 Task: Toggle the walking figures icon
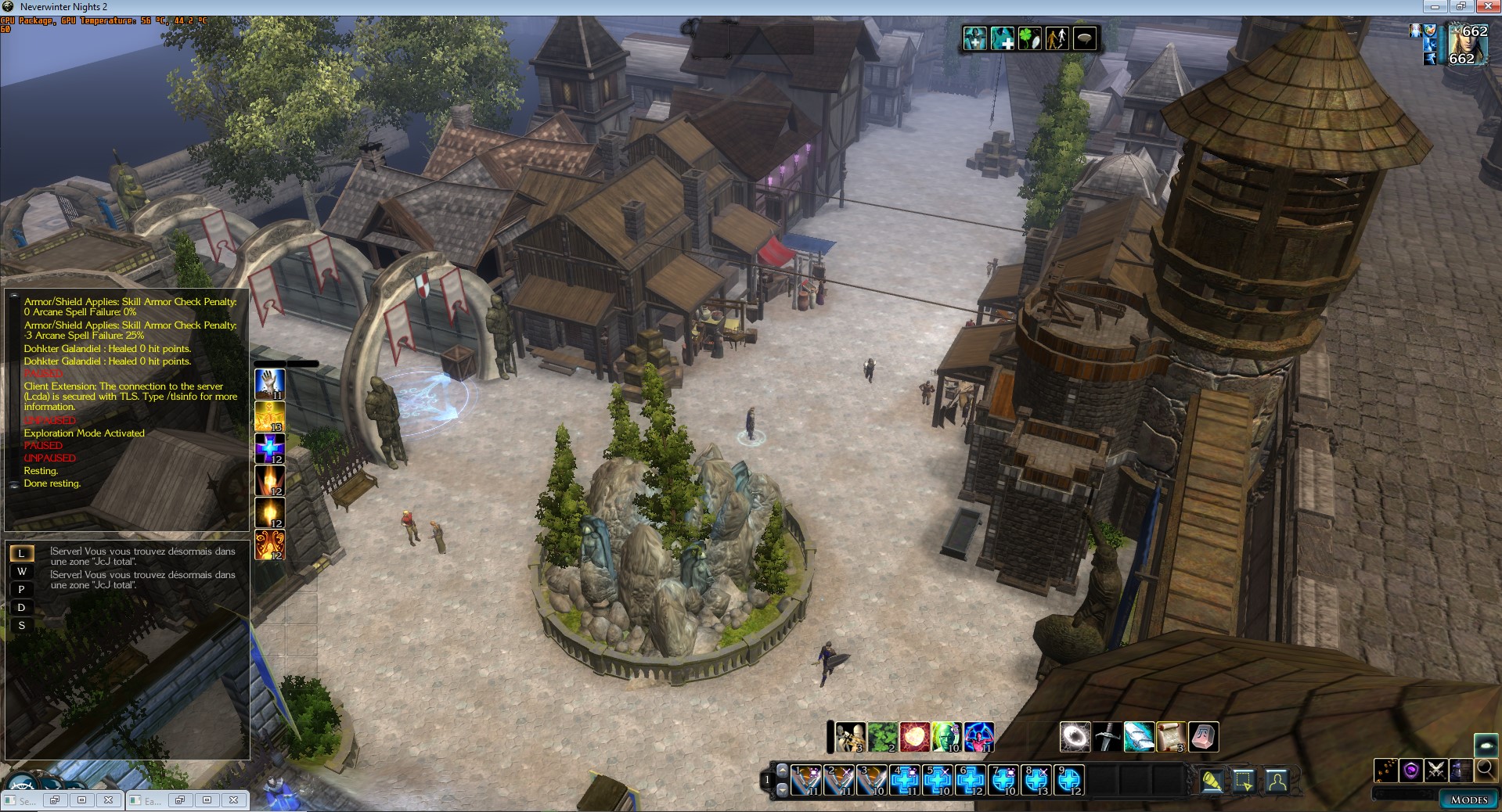(x=1057, y=38)
